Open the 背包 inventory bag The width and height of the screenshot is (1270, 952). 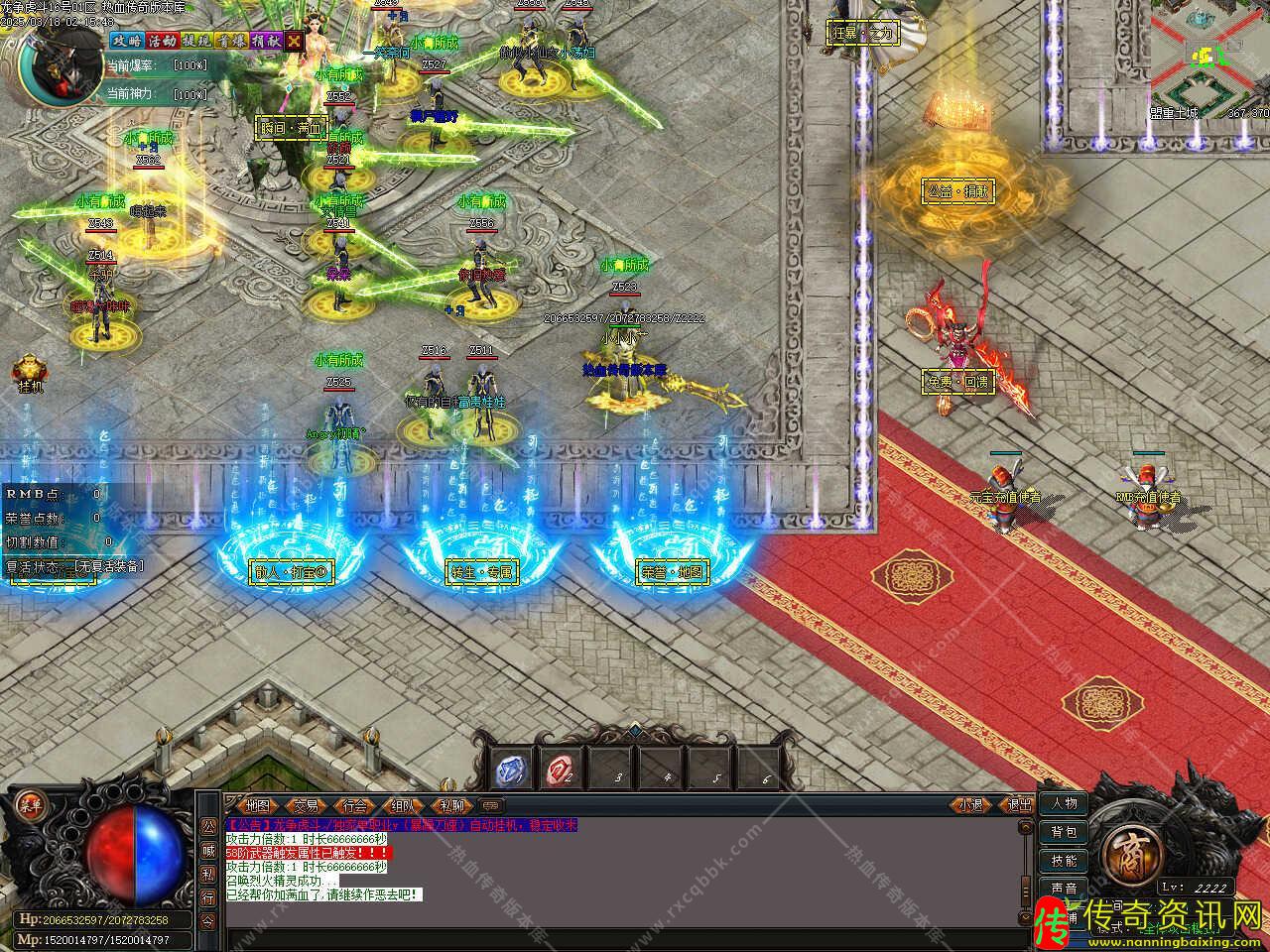point(1065,832)
